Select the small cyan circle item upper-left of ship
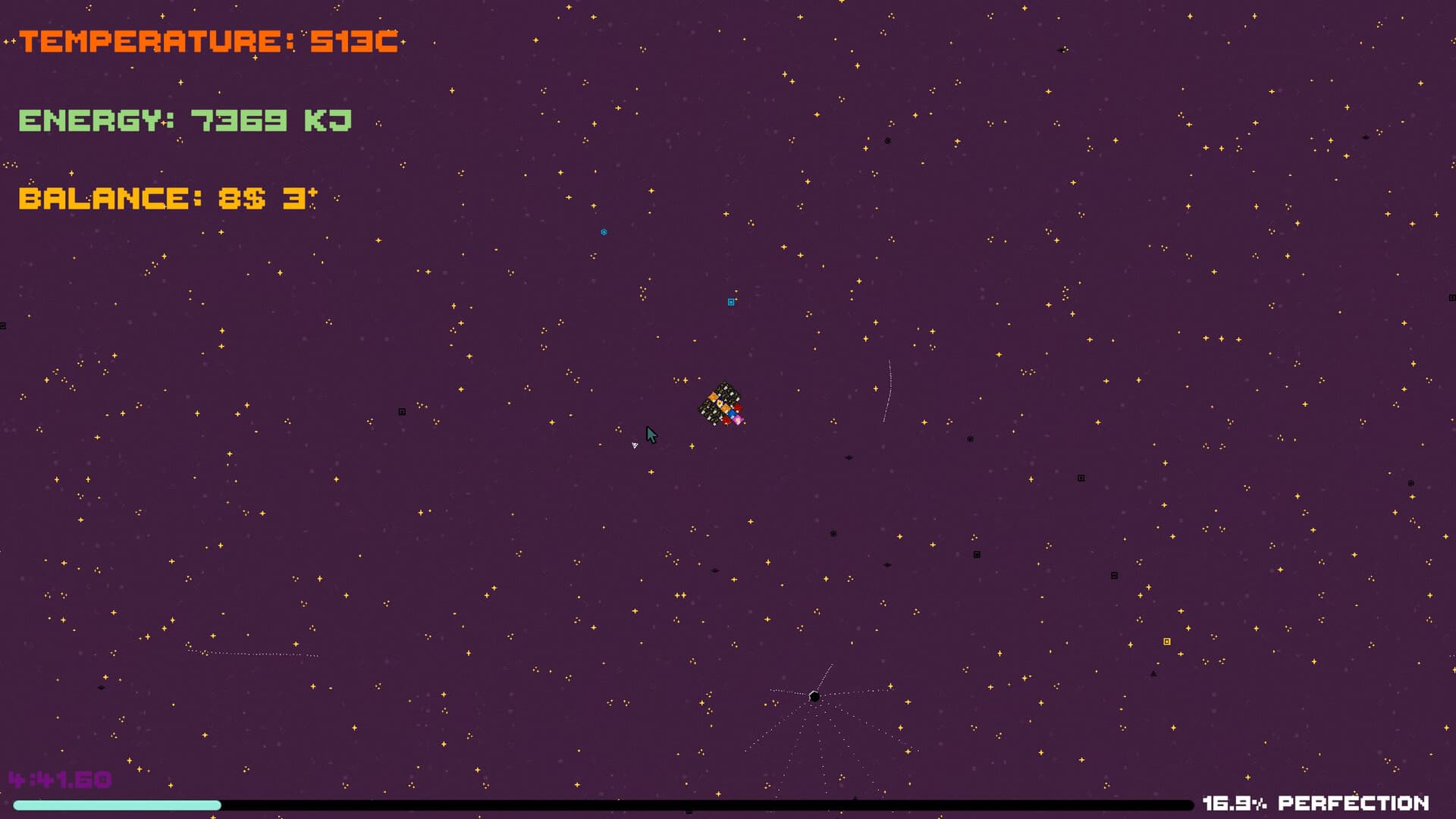The image size is (1456, 819). pos(604,232)
